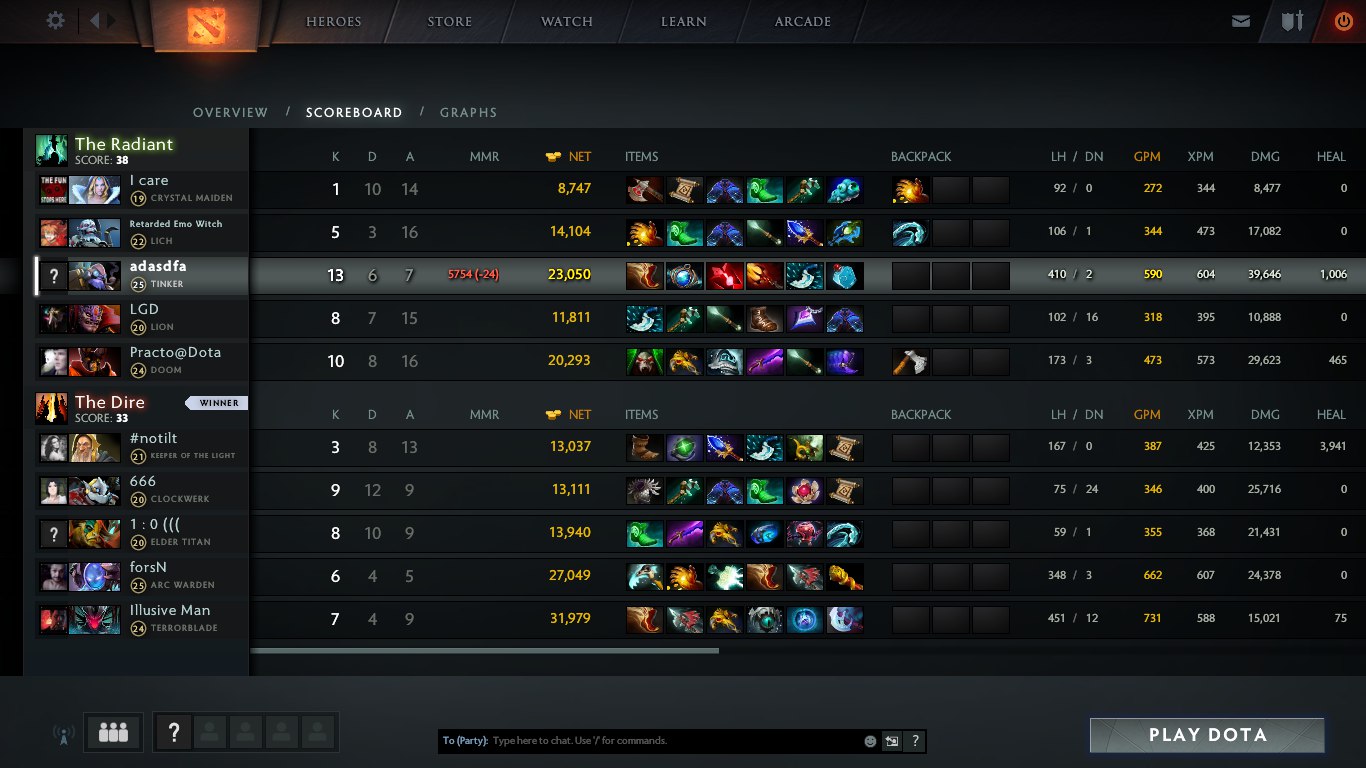The height and width of the screenshot is (768, 1366).
Task: Select the Learn menu entry
Action: click(x=684, y=22)
